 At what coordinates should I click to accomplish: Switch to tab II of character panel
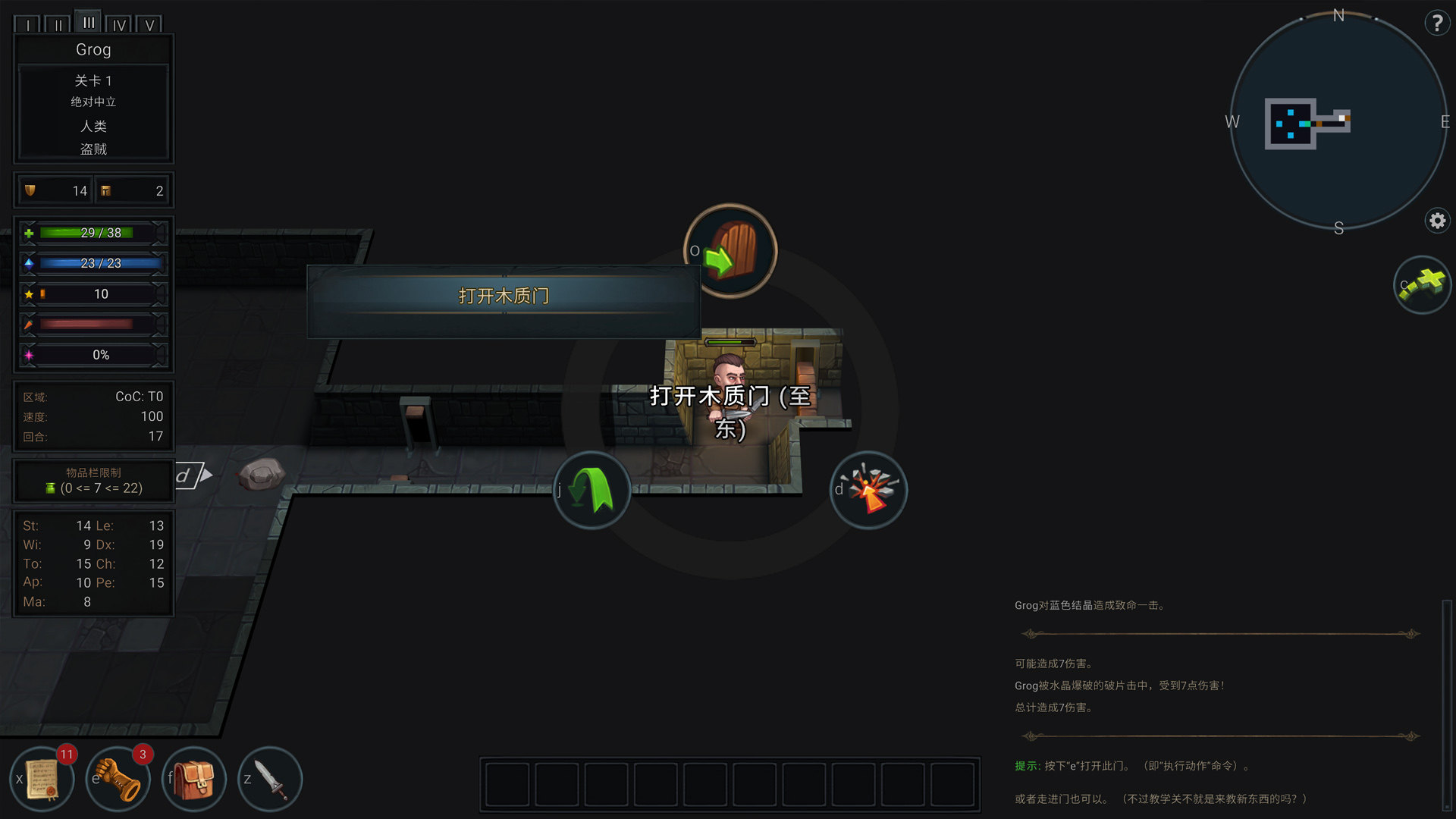[58, 24]
